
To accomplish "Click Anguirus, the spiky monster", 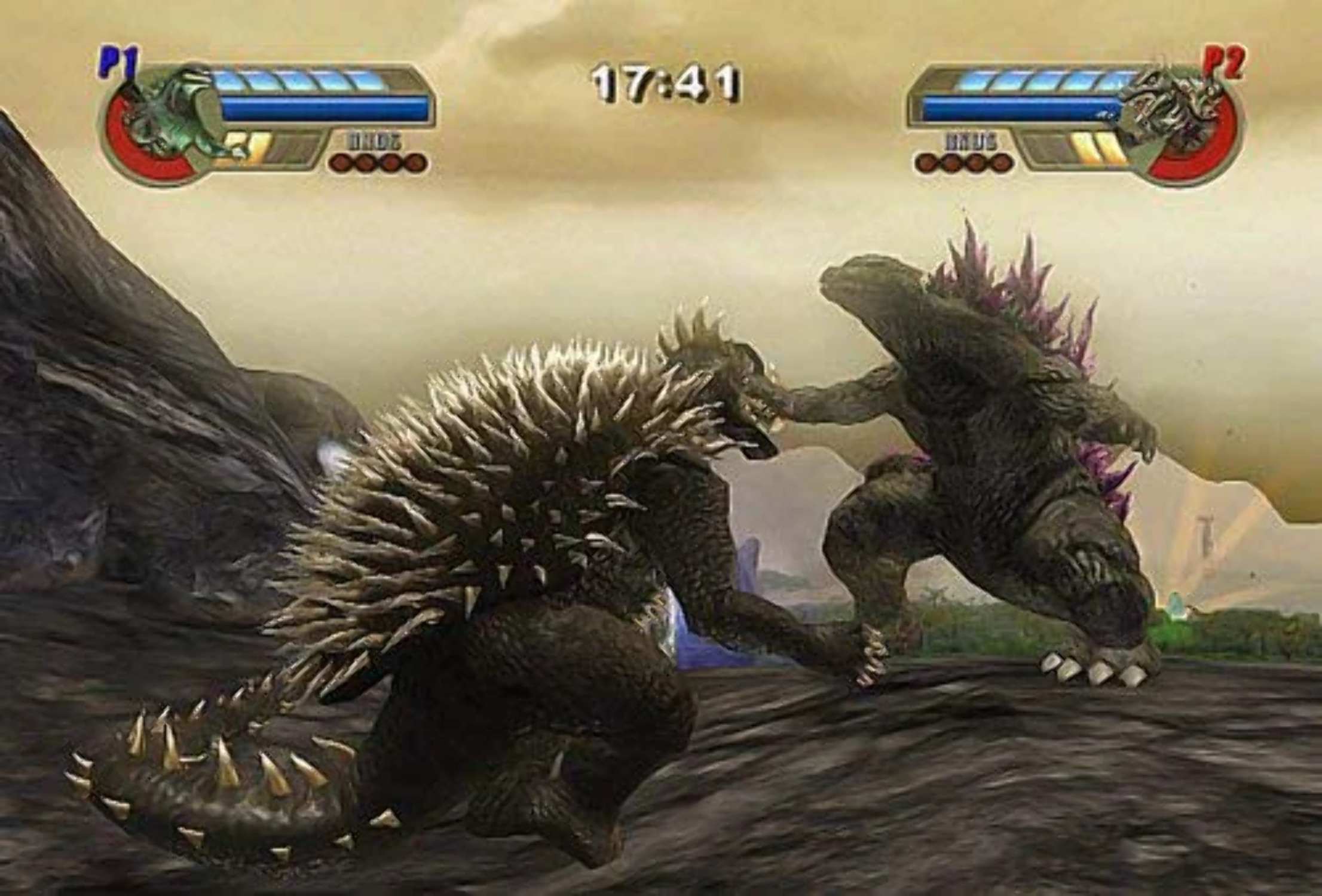I will tap(538, 538).
